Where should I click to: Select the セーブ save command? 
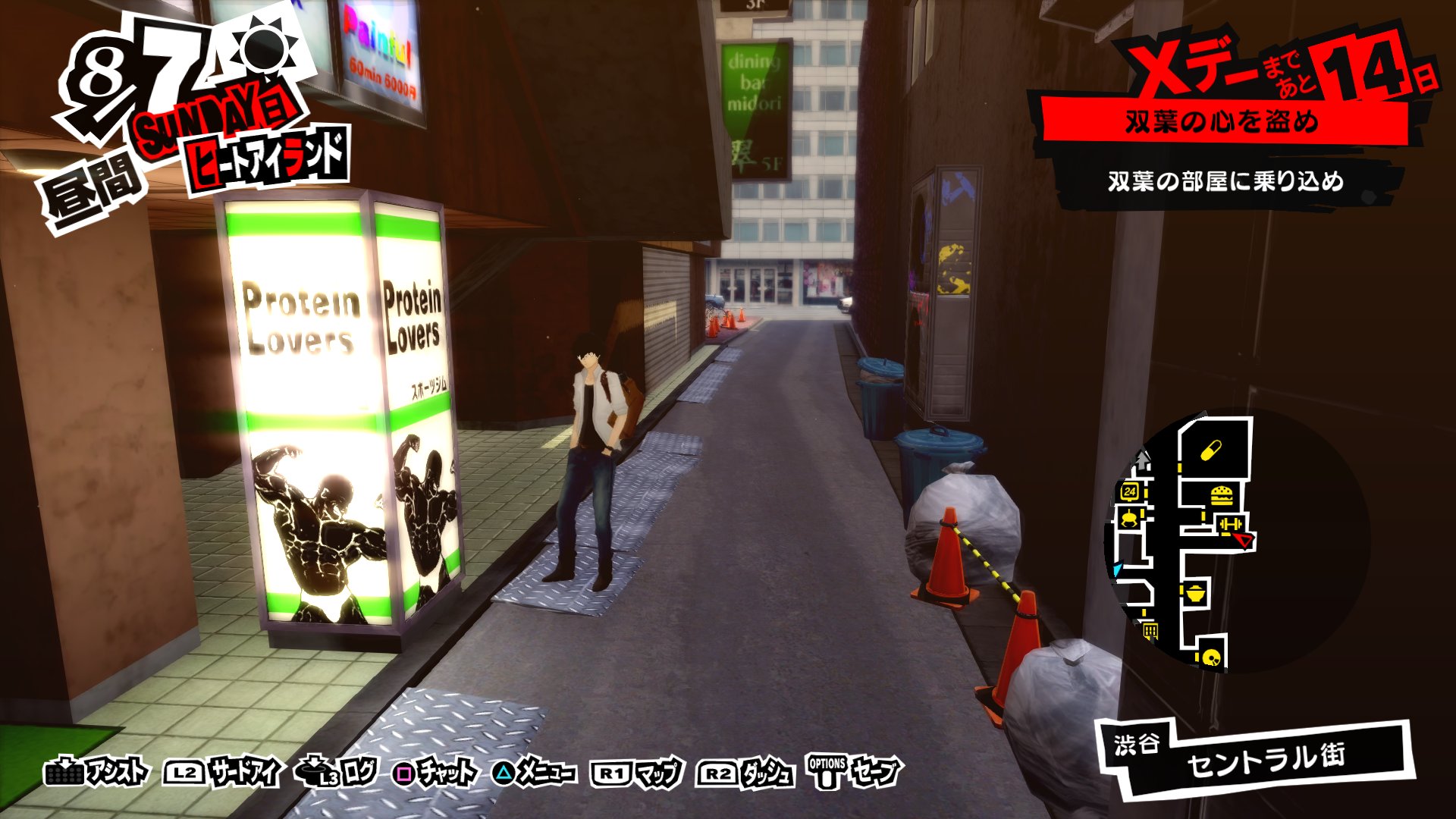[x=855, y=773]
